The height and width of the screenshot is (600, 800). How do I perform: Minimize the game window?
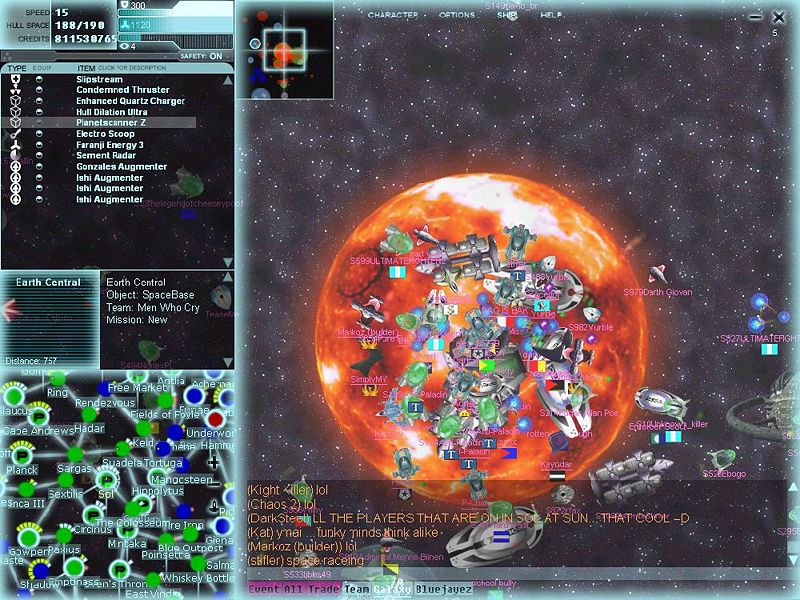(753, 17)
